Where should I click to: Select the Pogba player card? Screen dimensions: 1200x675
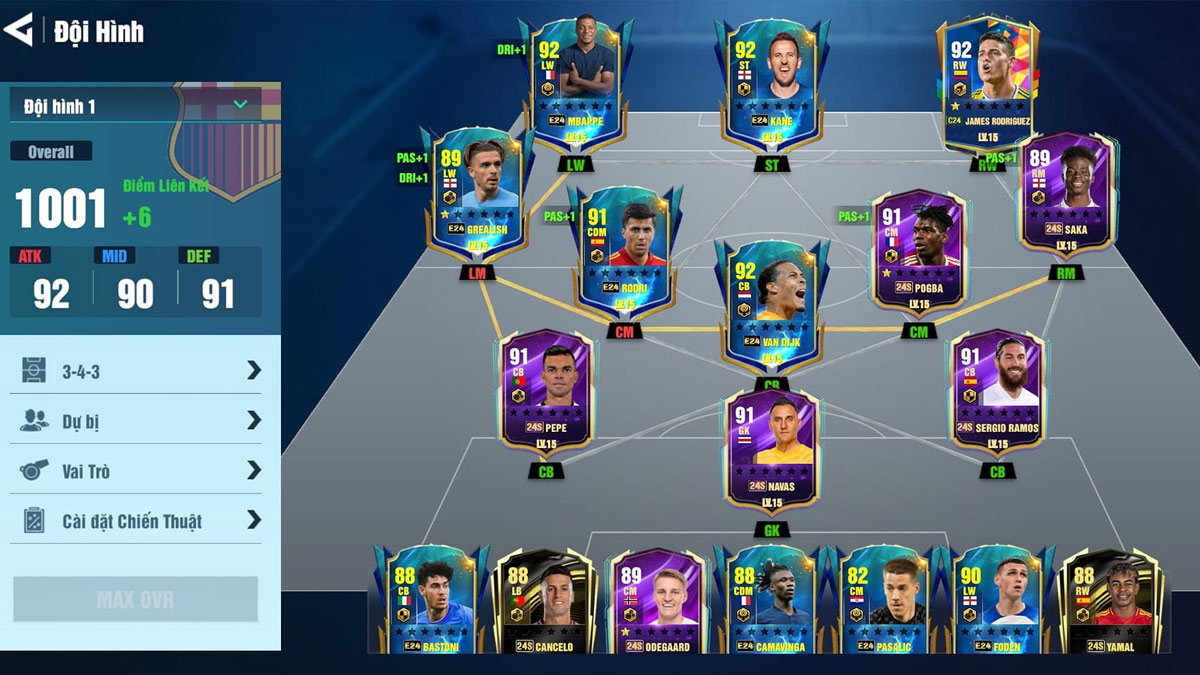[920, 250]
